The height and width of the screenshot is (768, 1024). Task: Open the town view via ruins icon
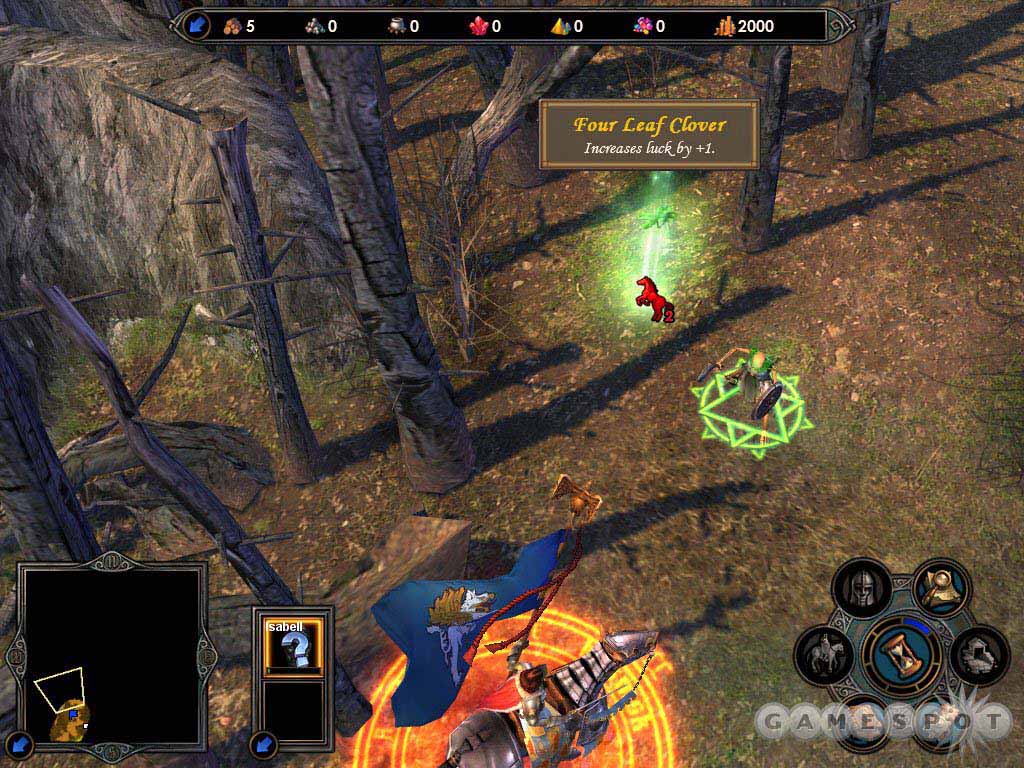tap(978, 655)
